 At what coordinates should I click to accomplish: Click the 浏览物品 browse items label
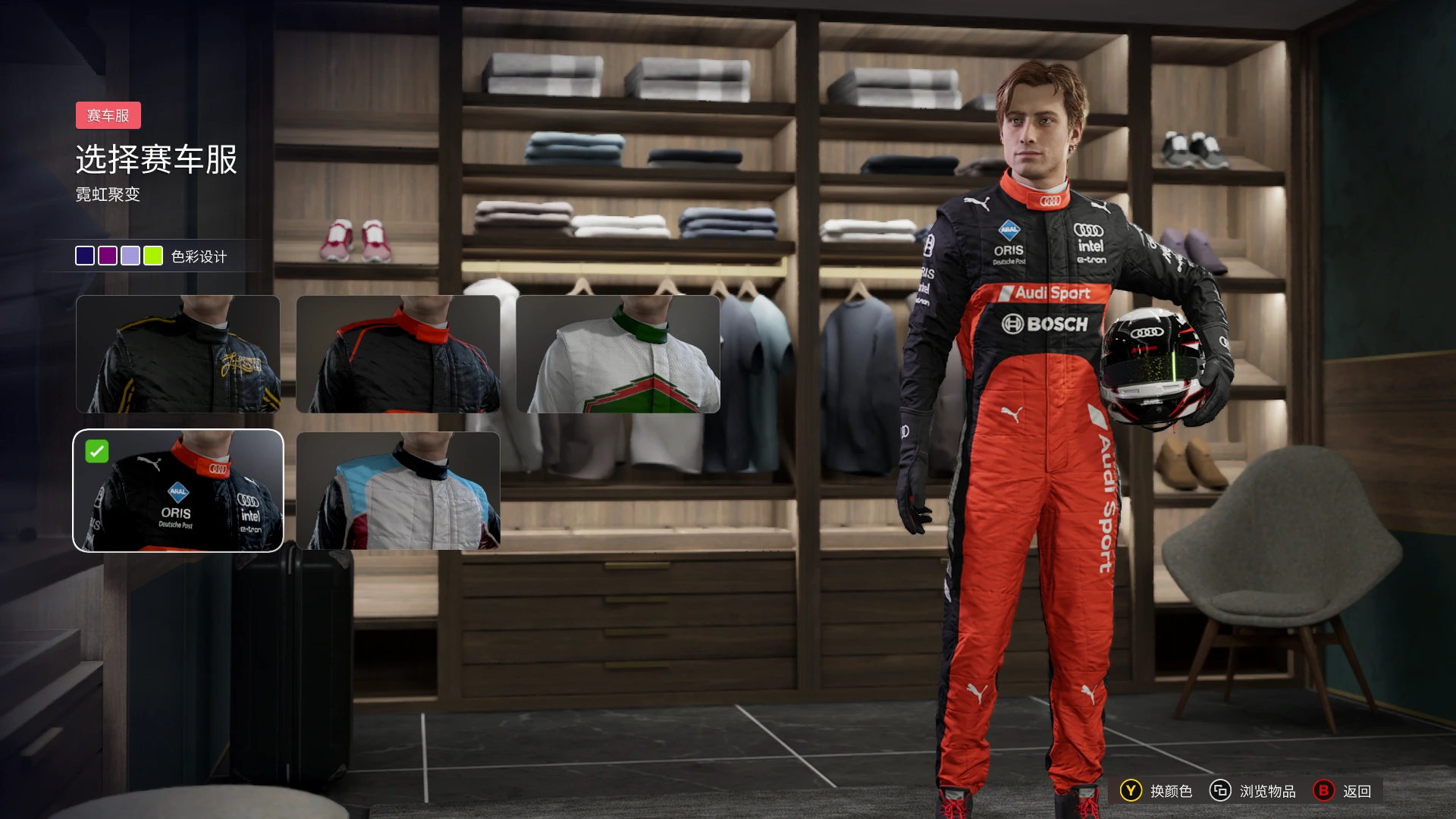tap(1267, 791)
